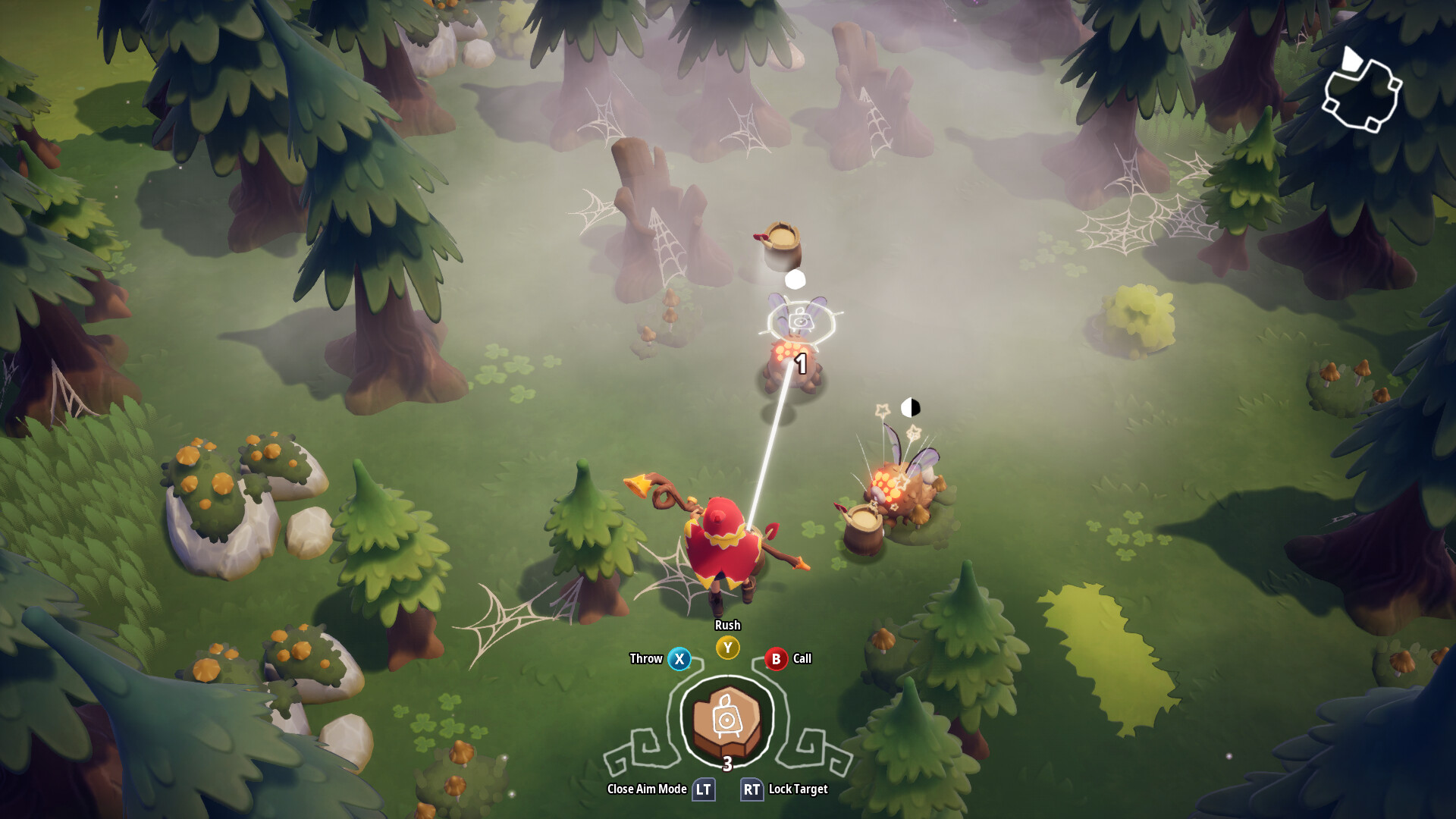The width and height of the screenshot is (1456, 819).
Task: Toggle the half-filled charge indicator near the right creature
Action: (x=910, y=408)
